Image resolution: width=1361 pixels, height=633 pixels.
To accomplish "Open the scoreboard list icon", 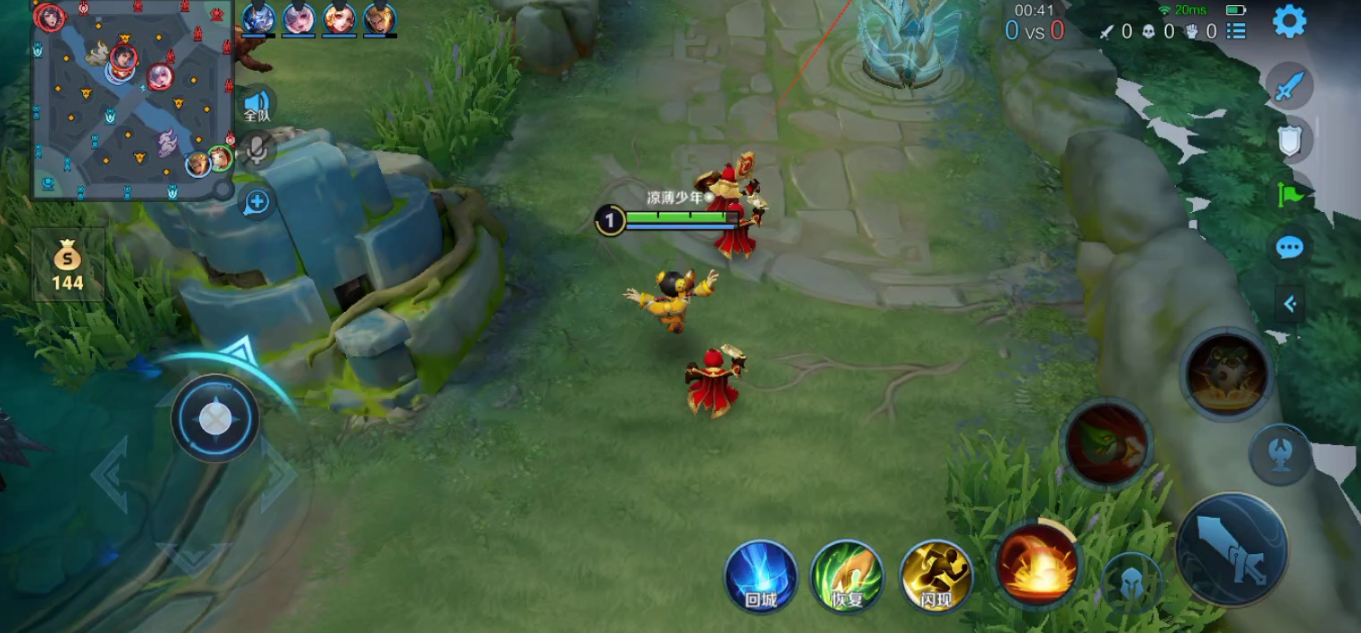I will click(1236, 31).
